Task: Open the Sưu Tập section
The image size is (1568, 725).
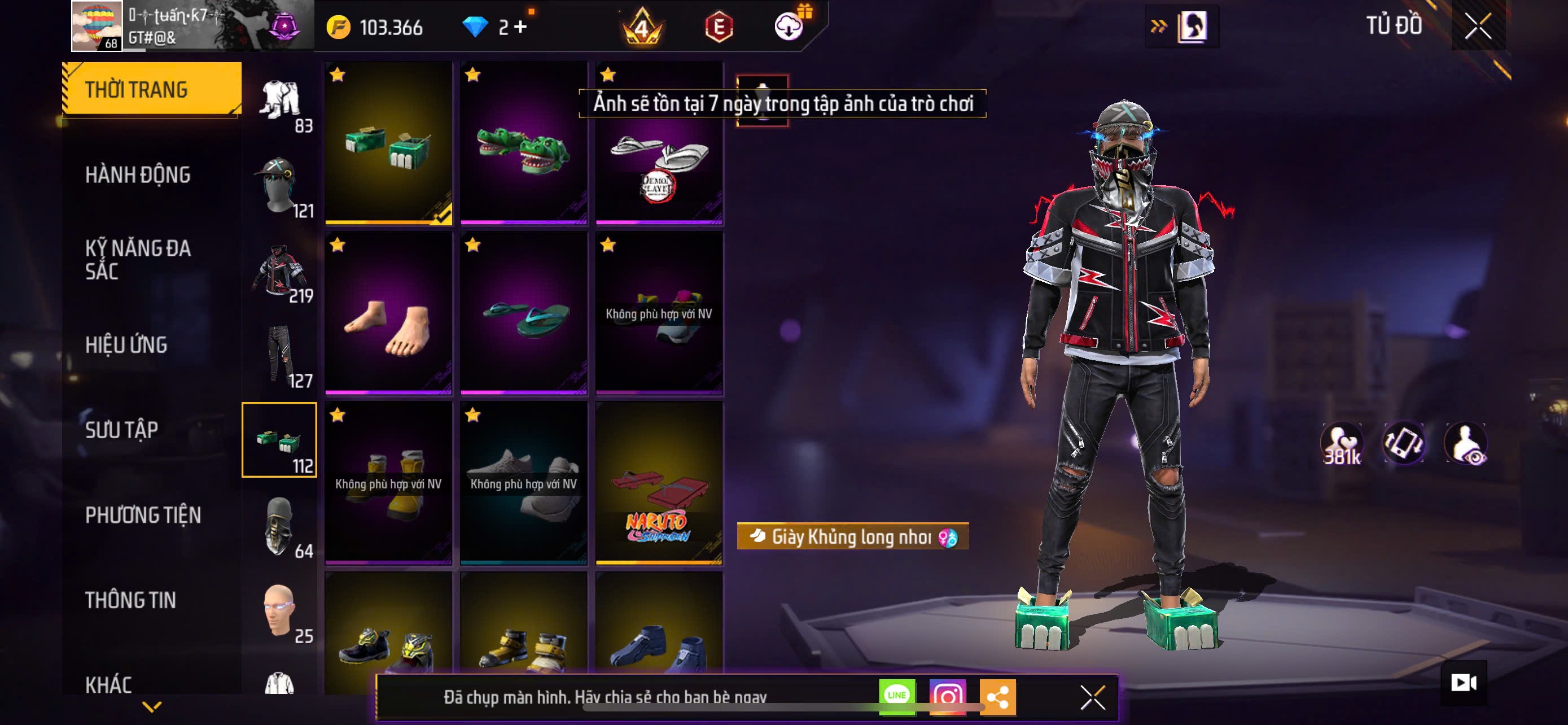Action: pos(122,430)
